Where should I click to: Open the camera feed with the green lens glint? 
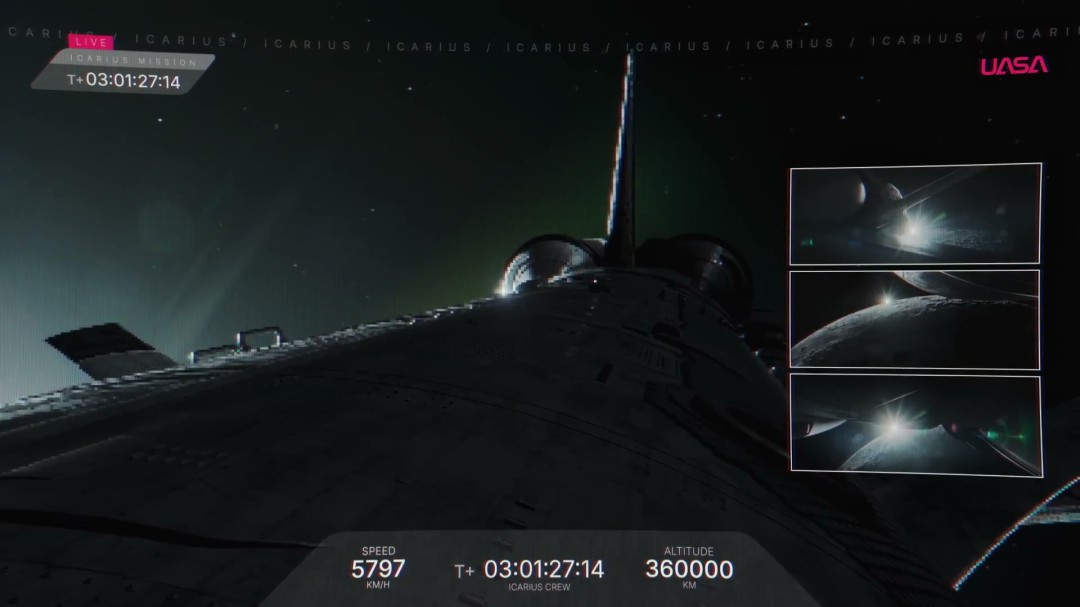tap(914, 424)
